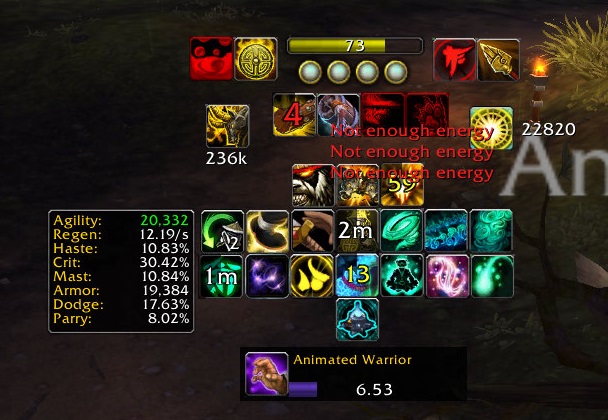The image size is (608, 420).
Task: Select the golden spearhead ability icon
Action: point(498,59)
